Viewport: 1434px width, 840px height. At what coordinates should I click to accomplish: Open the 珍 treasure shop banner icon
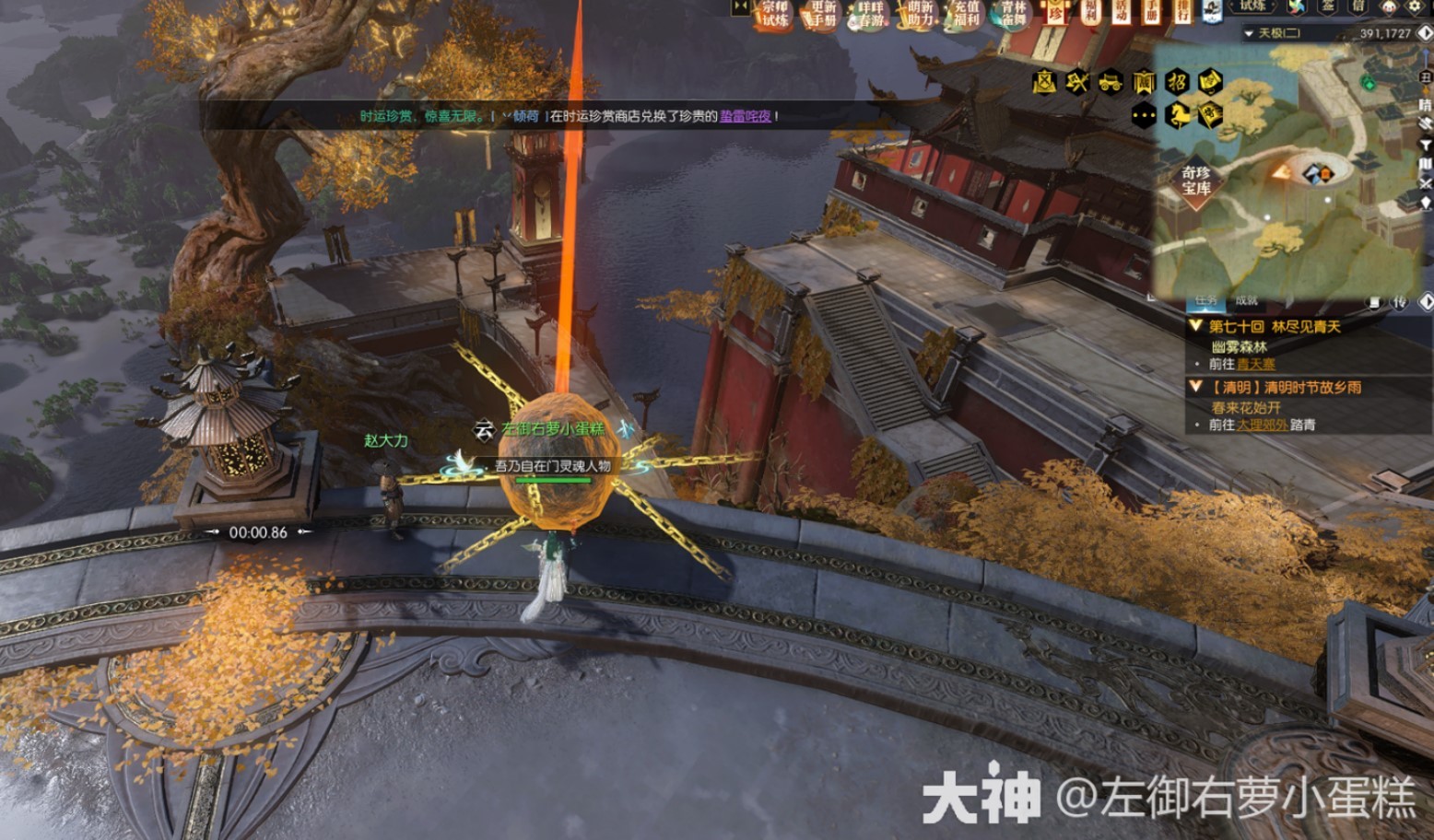tap(1053, 15)
